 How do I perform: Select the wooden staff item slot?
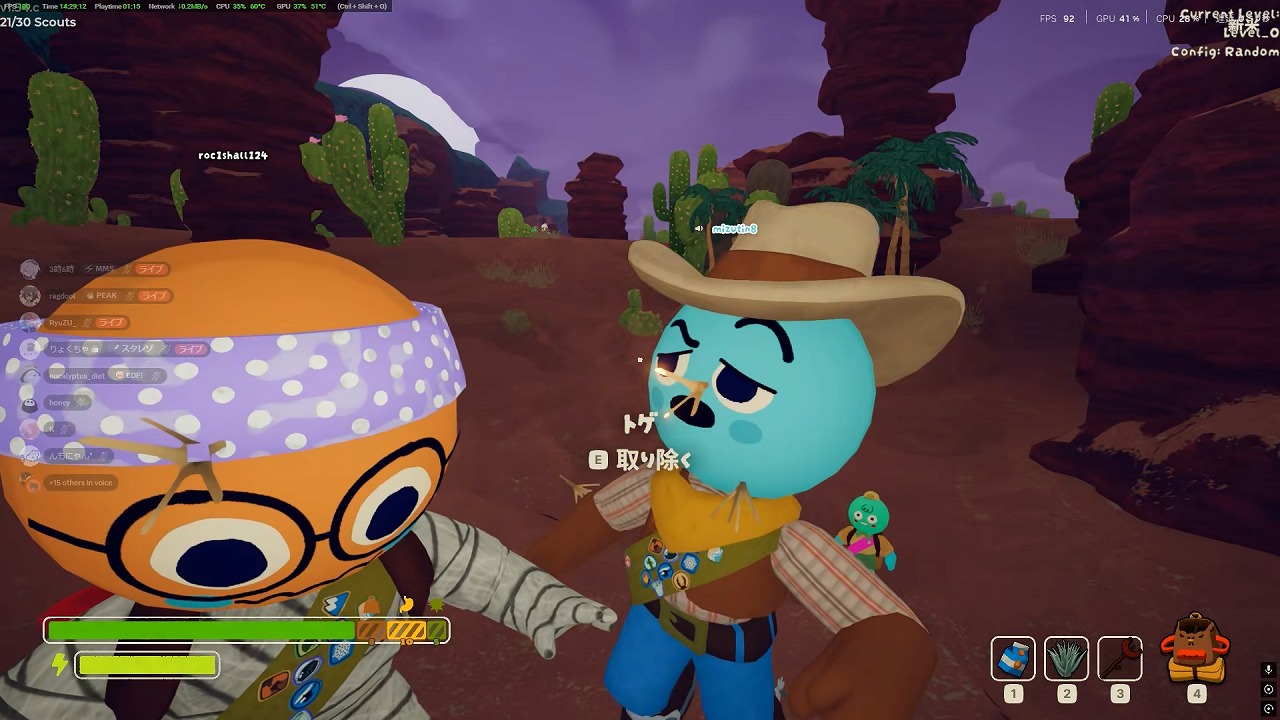coord(1119,658)
